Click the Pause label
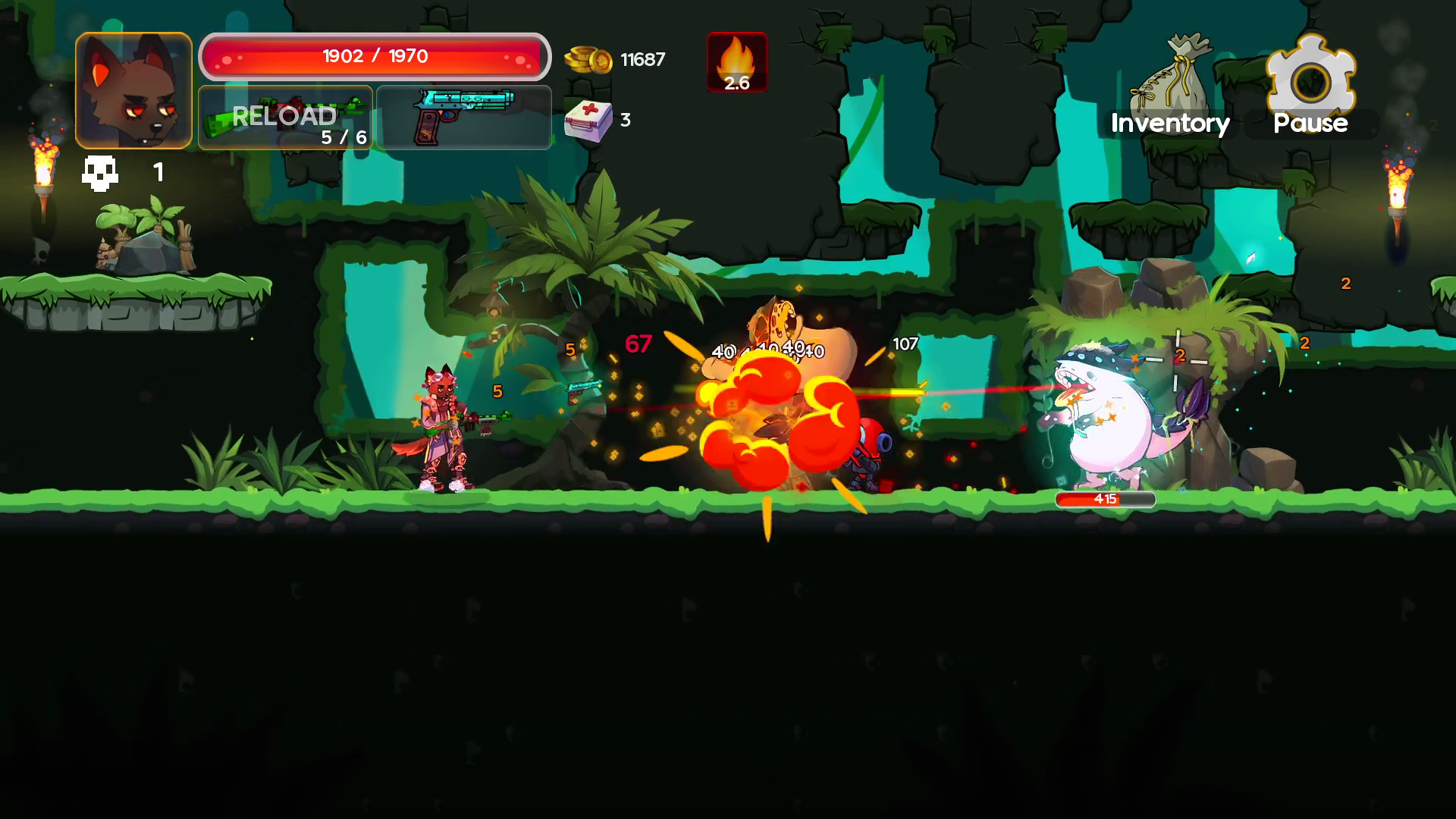Viewport: 1456px width, 819px height. coord(1309,124)
